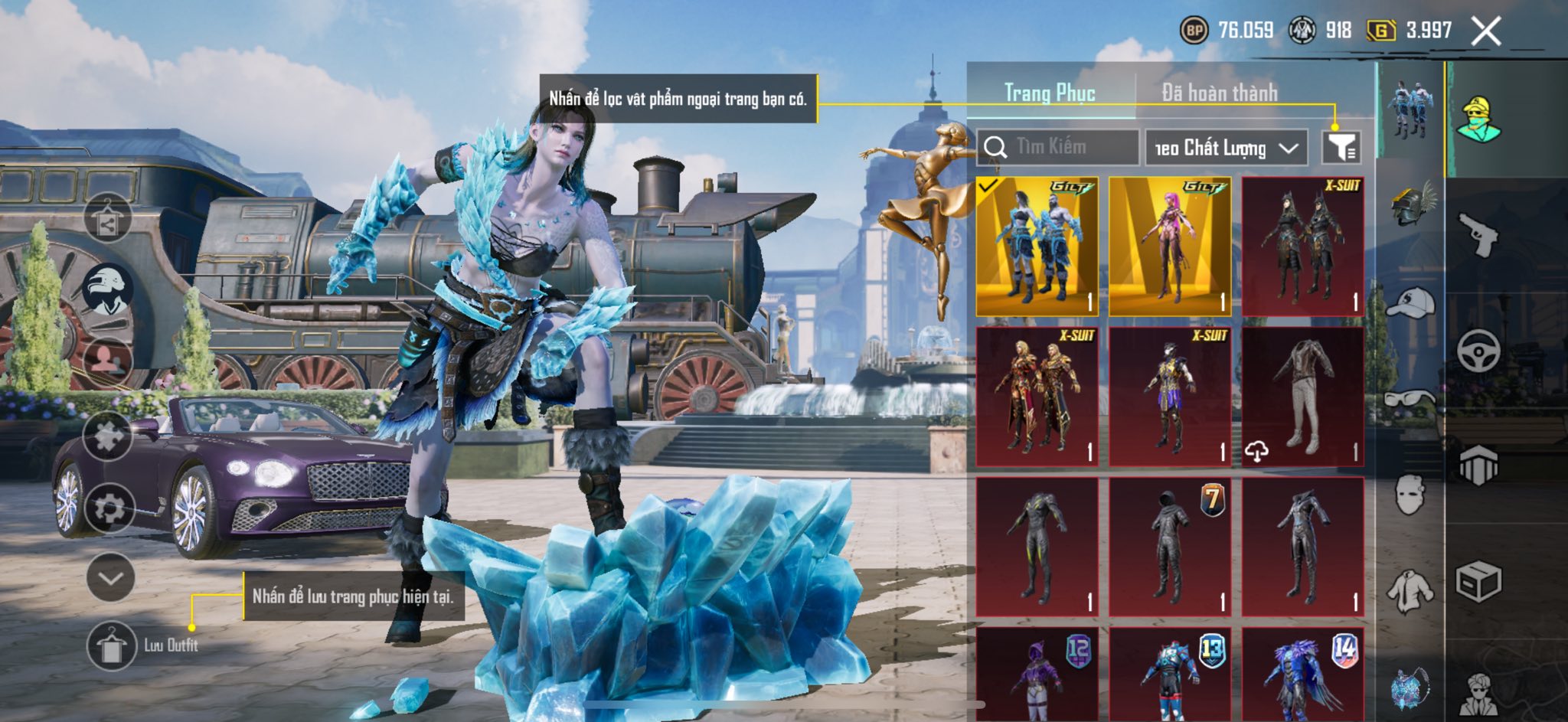Open the gear settings icon
1568x722 pixels.
108,508
